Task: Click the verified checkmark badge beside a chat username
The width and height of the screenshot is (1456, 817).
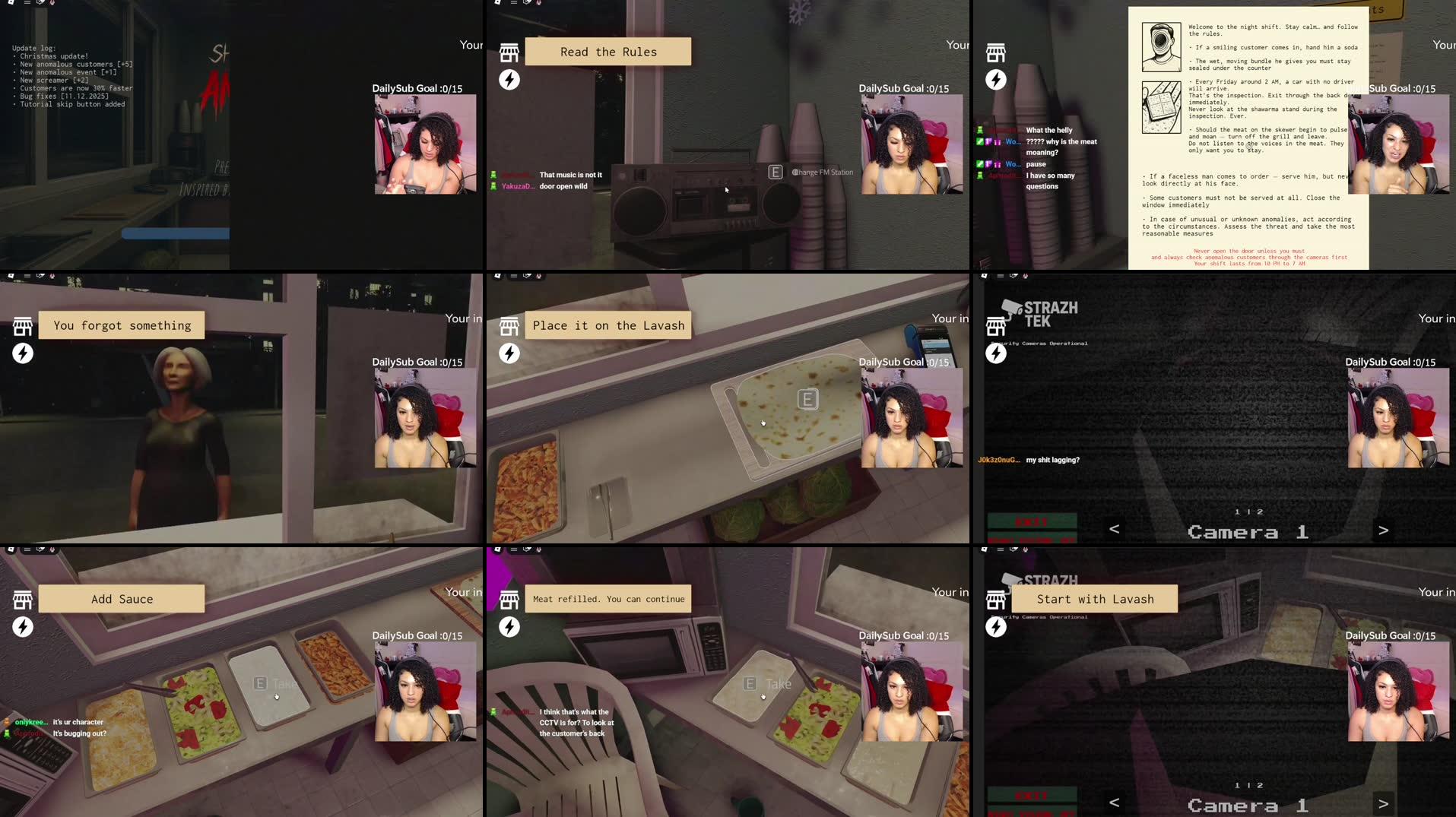Action: [979, 142]
